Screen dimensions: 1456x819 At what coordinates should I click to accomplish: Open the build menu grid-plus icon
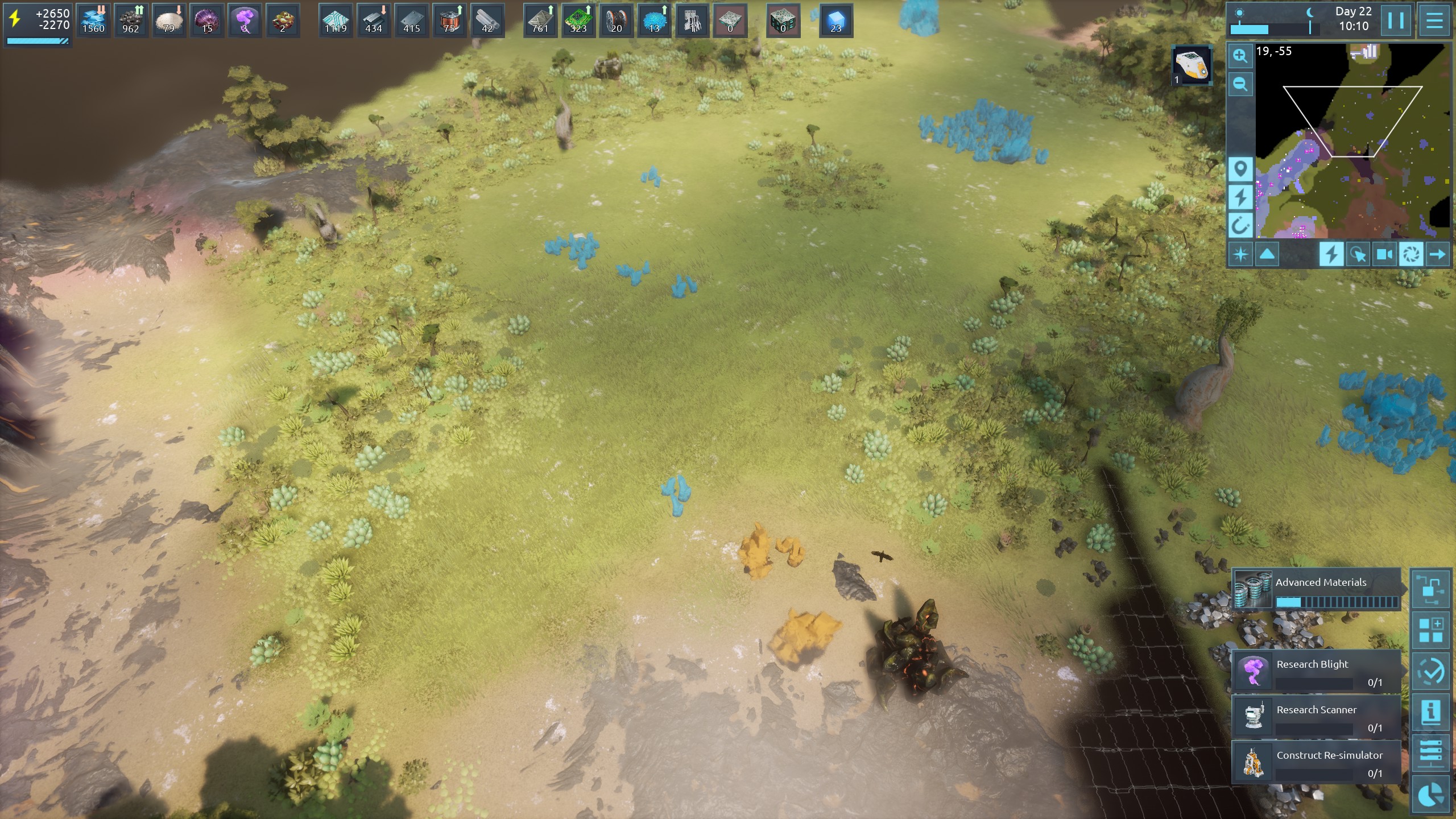[x=1430, y=631]
